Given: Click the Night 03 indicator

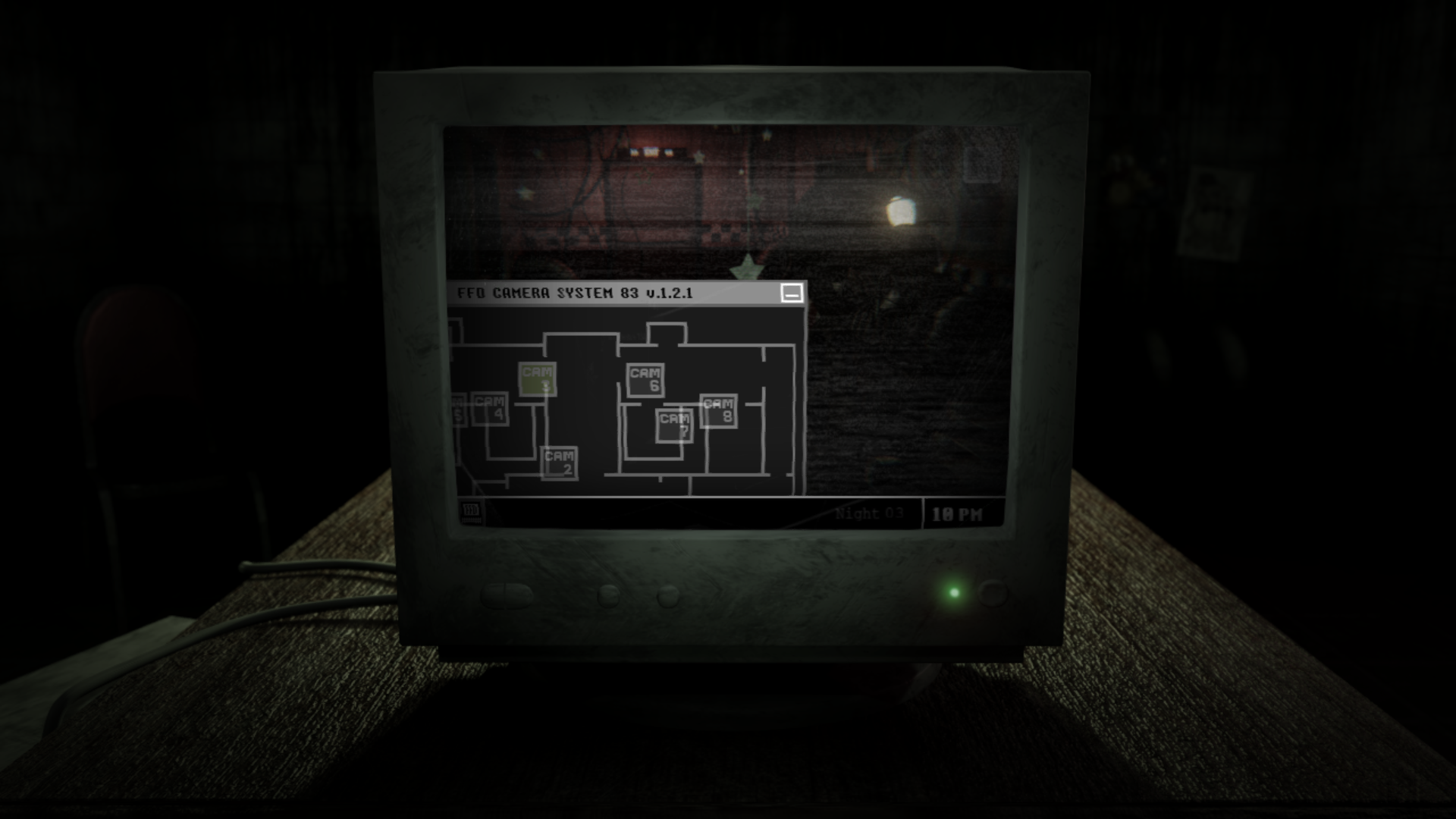Looking at the screenshot, I should click(x=869, y=513).
